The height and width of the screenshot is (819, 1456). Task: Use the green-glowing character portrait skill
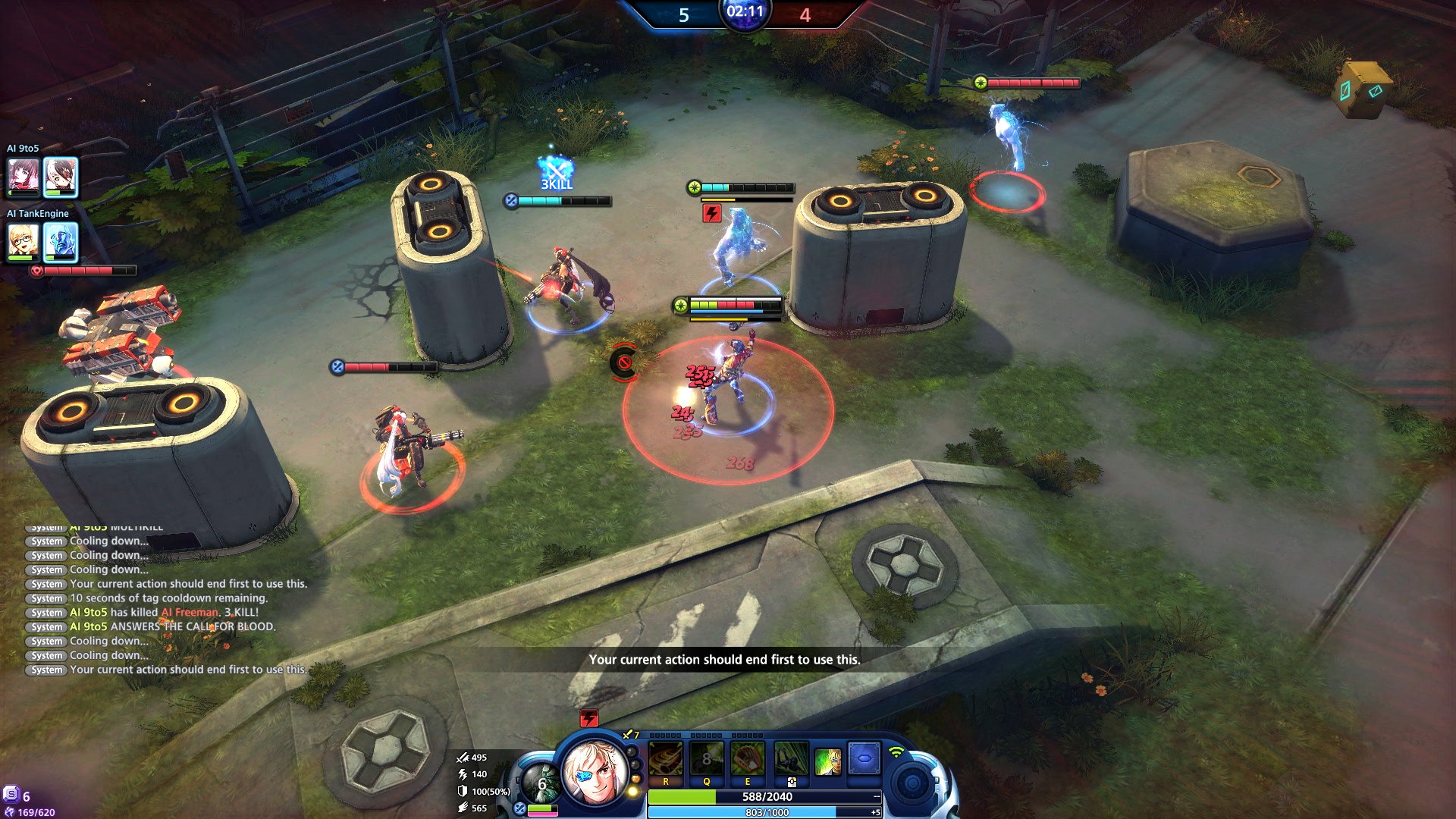[x=827, y=761]
